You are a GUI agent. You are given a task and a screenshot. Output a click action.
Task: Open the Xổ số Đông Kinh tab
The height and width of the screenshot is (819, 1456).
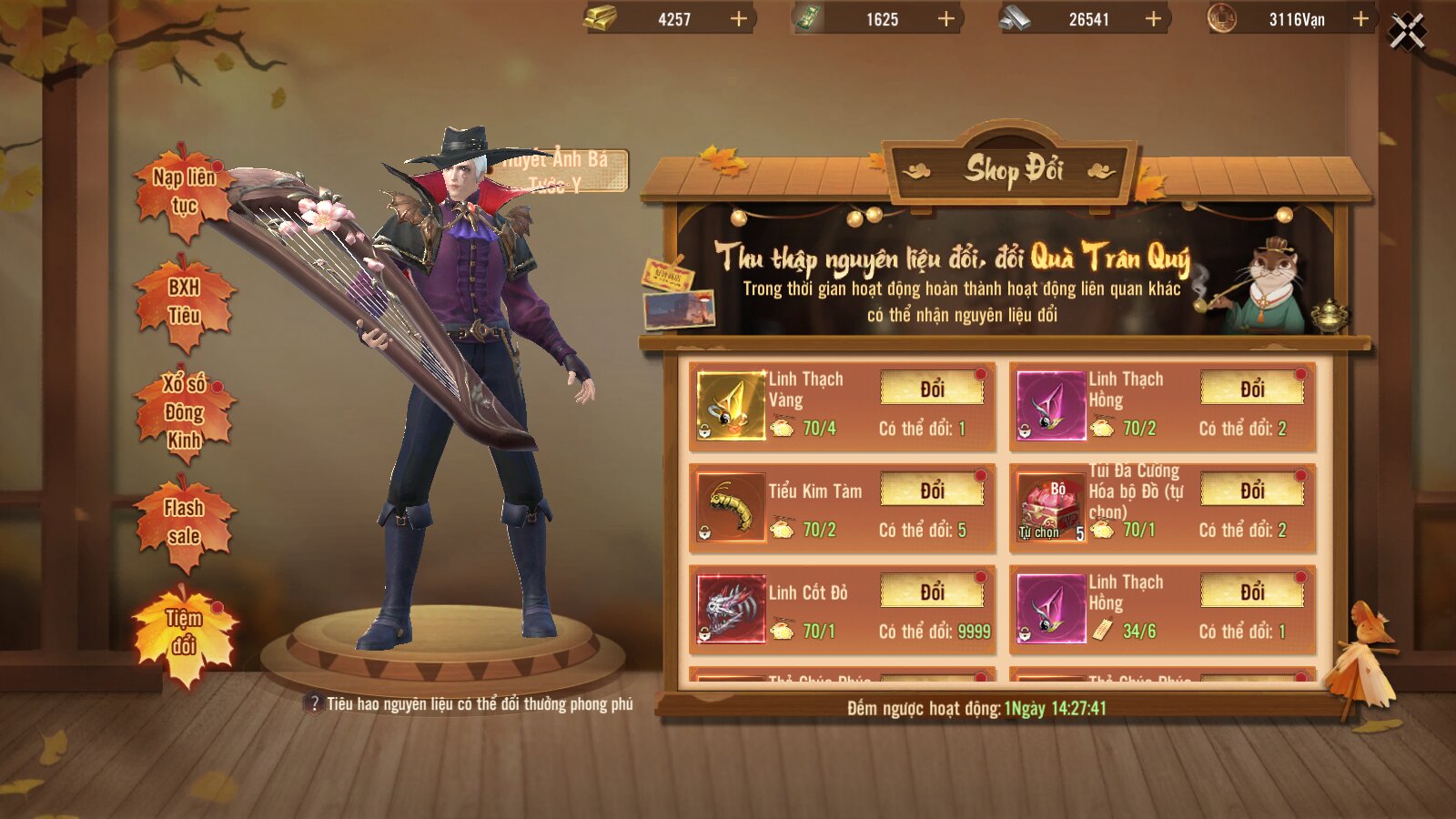[x=185, y=412]
